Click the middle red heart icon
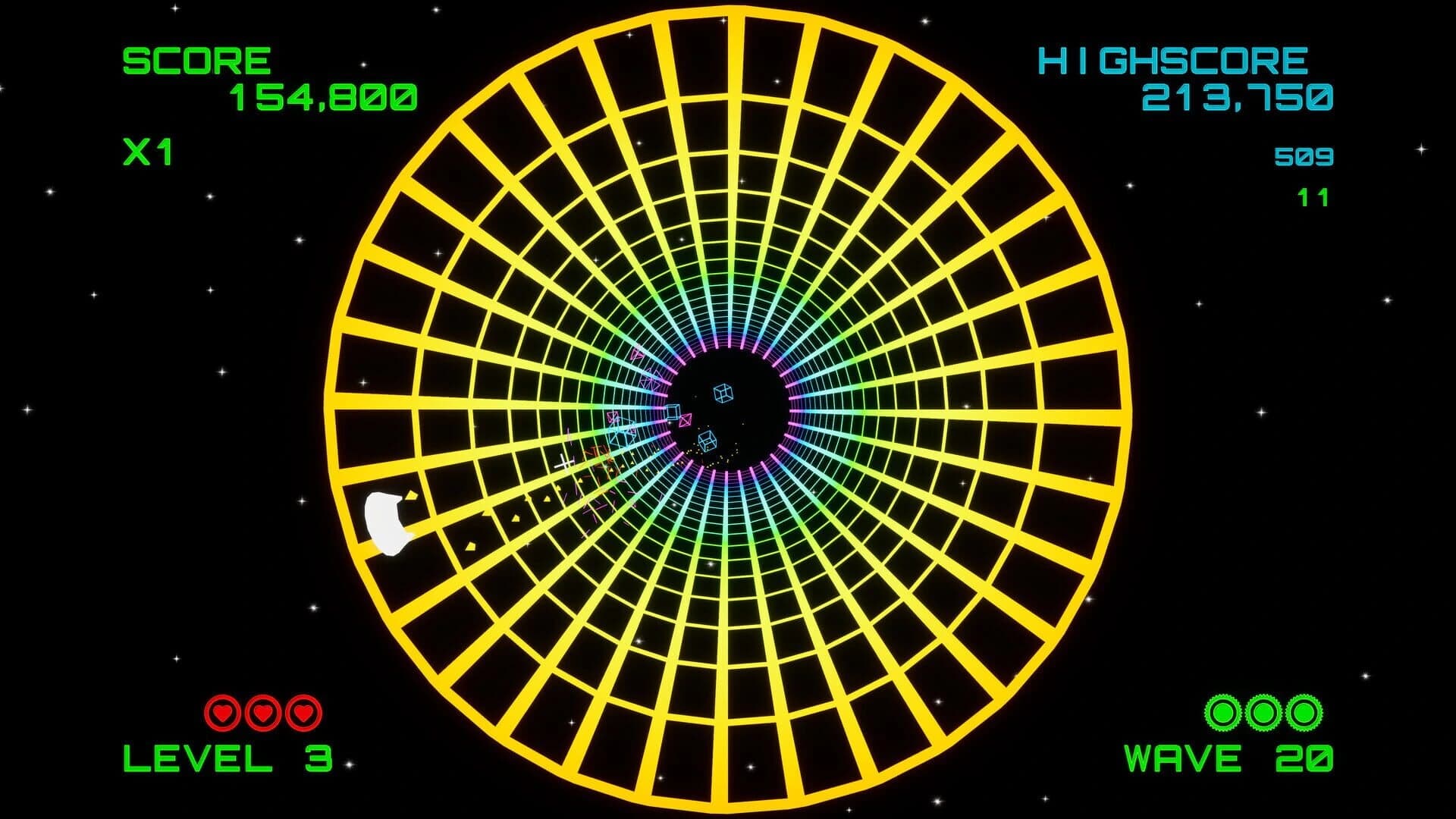Image resolution: width=1456 pixels, height=819 pixels. [x=262, y=711]
